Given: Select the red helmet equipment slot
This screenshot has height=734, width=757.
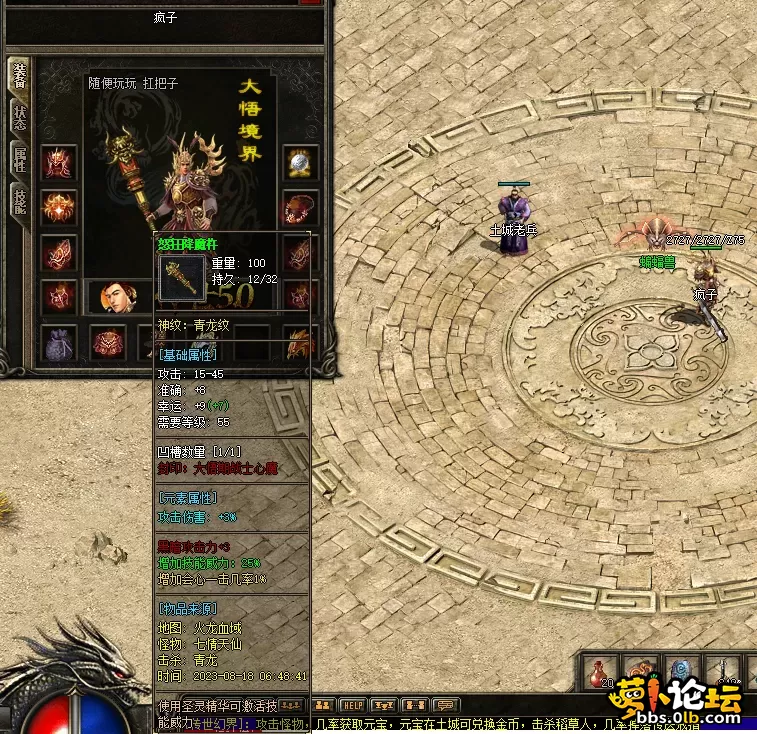Looking at the screenshot, I should pyautogui.click(x=58, y=162).
